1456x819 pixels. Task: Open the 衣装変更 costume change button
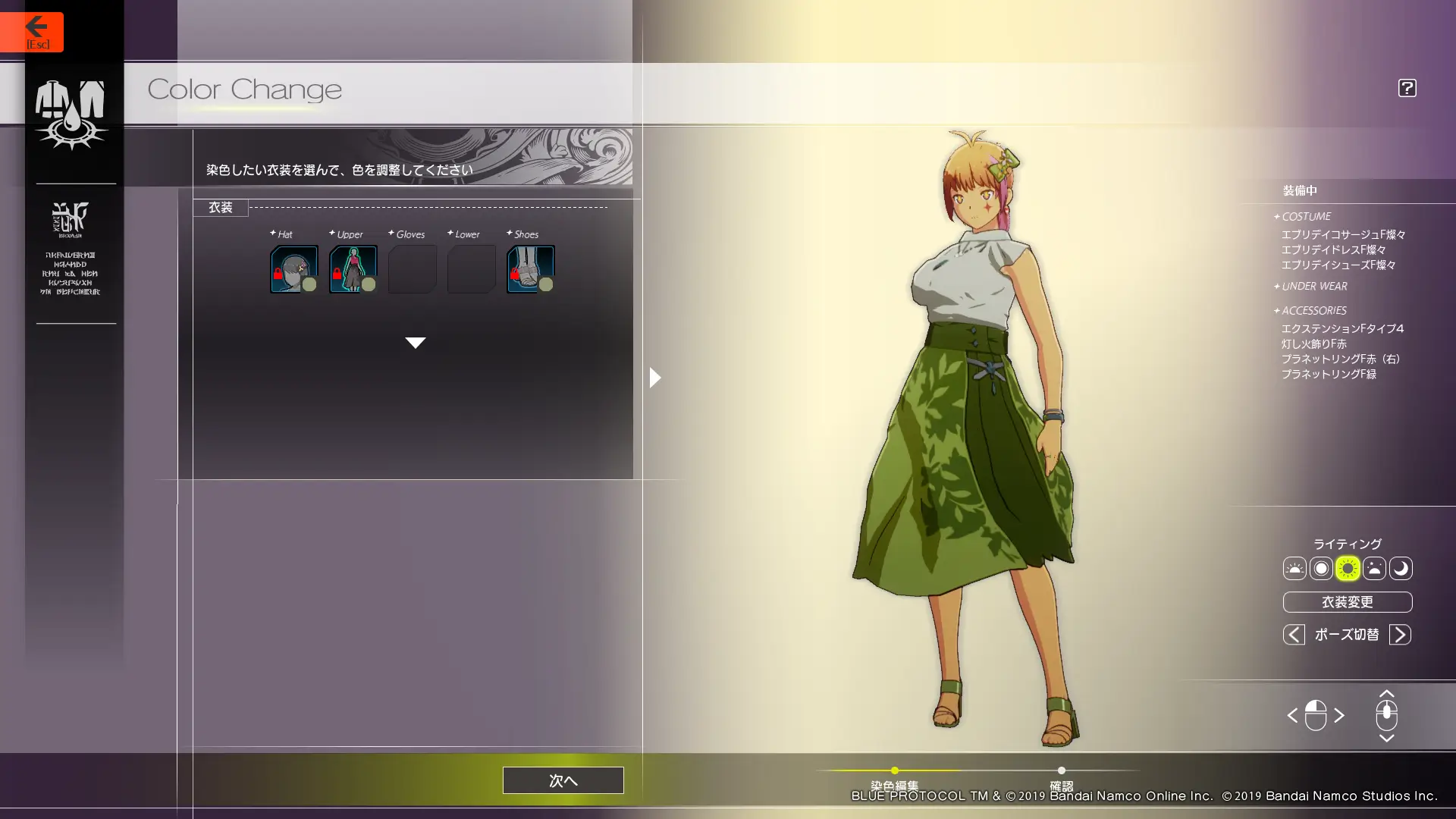click(x=1347, y=602)
